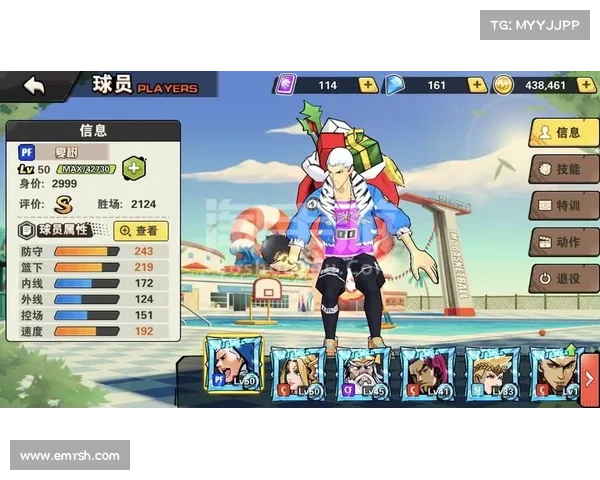
Task: Open the 特训 special training tab
Action: pos(563,205)
